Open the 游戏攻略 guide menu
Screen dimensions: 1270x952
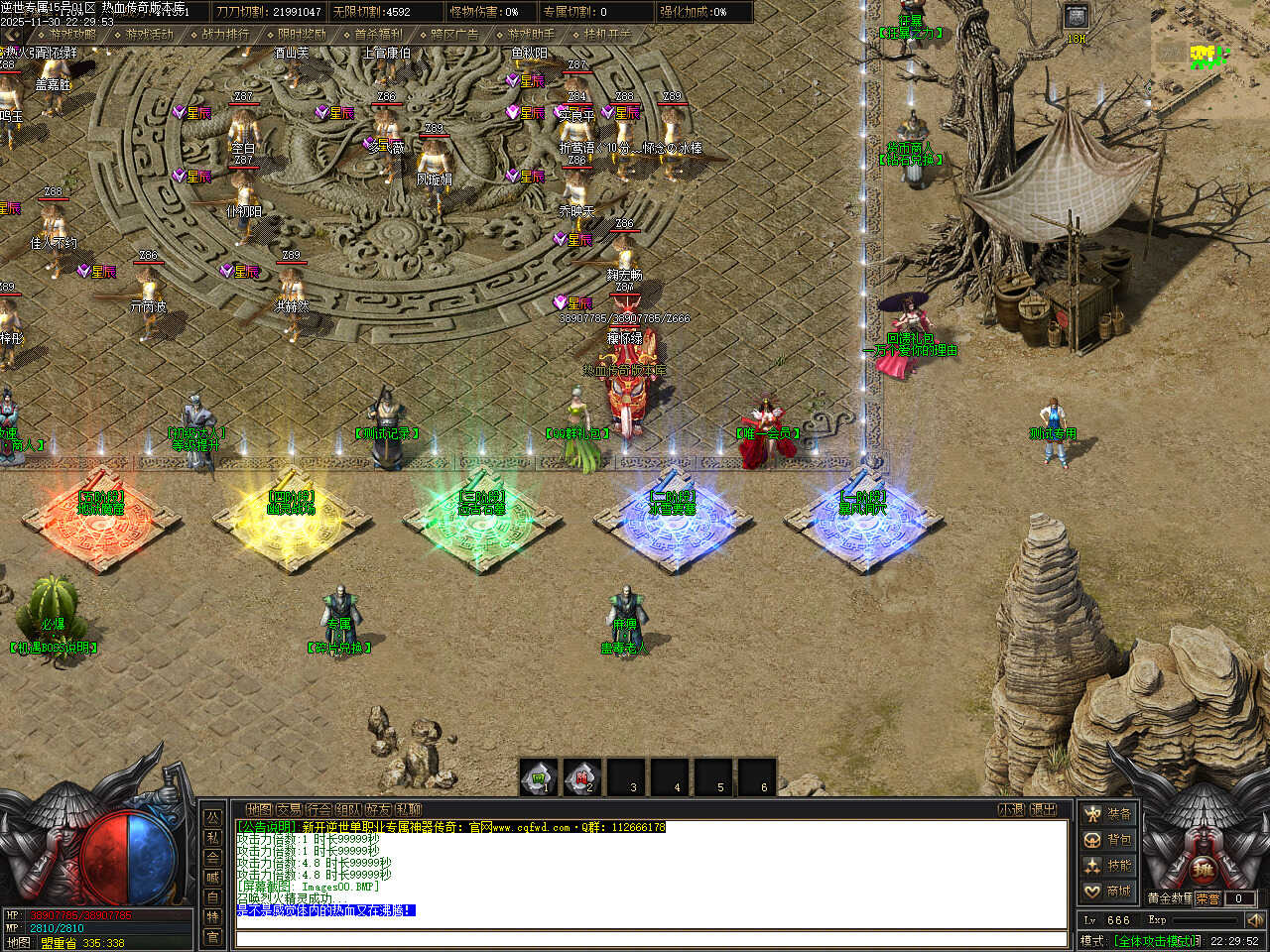tap(72, 35)
